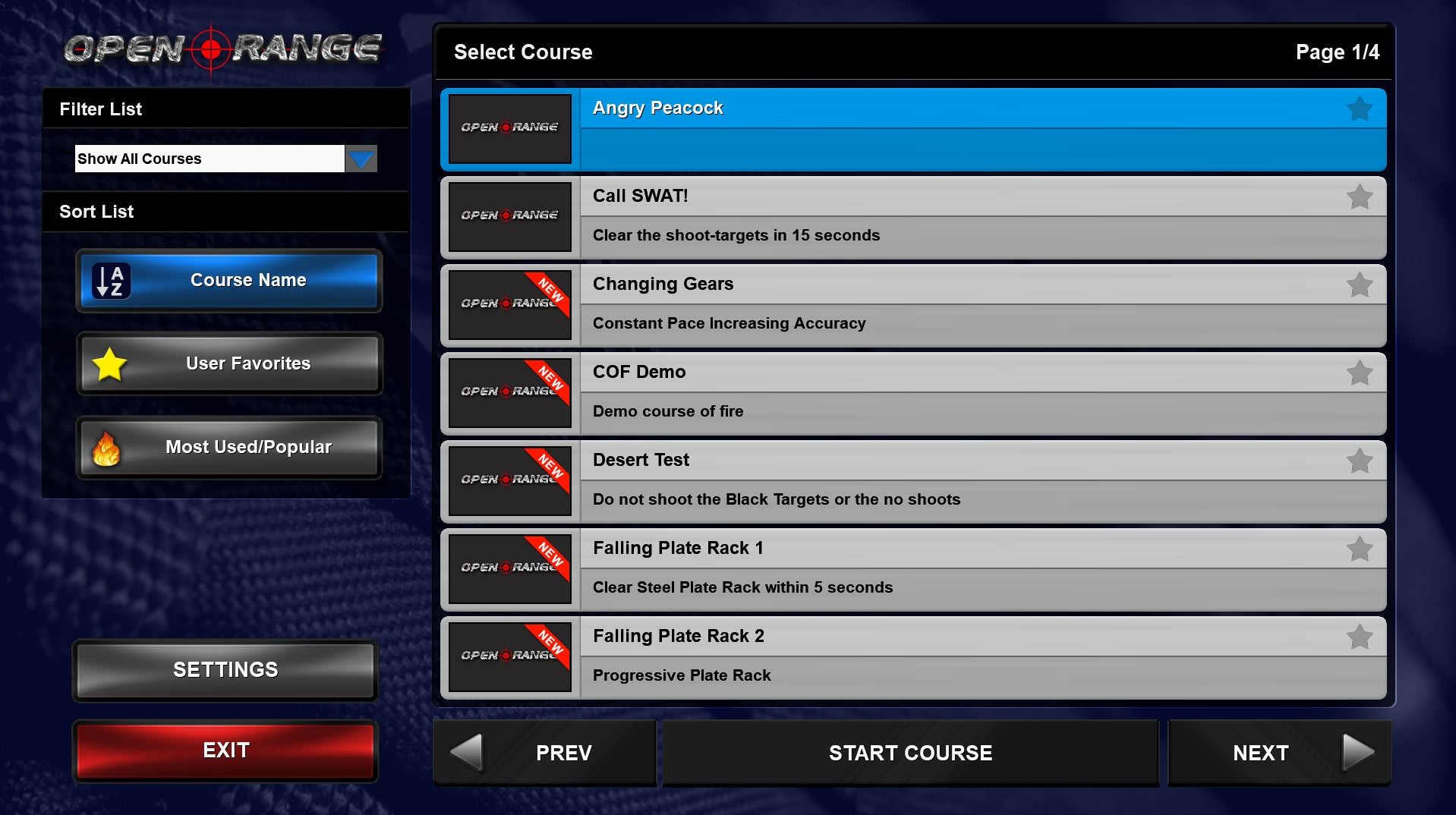This screenshot has width=1456, height=815.
Task: Toggle the favorite star on Call SWAT!
Action: coord(1359,197)
